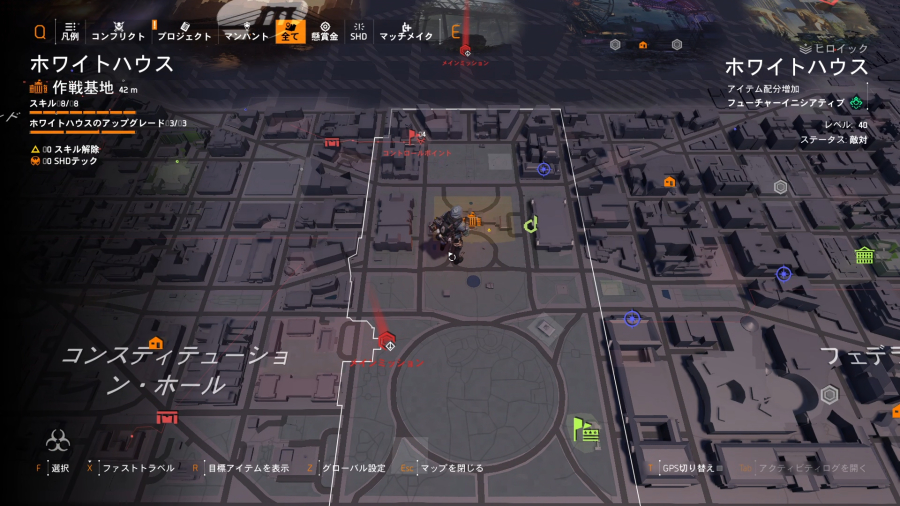This screenshot has height=506, width=900.
Task: Click the red mission marker beside the circular park
Action: point(388,339)
